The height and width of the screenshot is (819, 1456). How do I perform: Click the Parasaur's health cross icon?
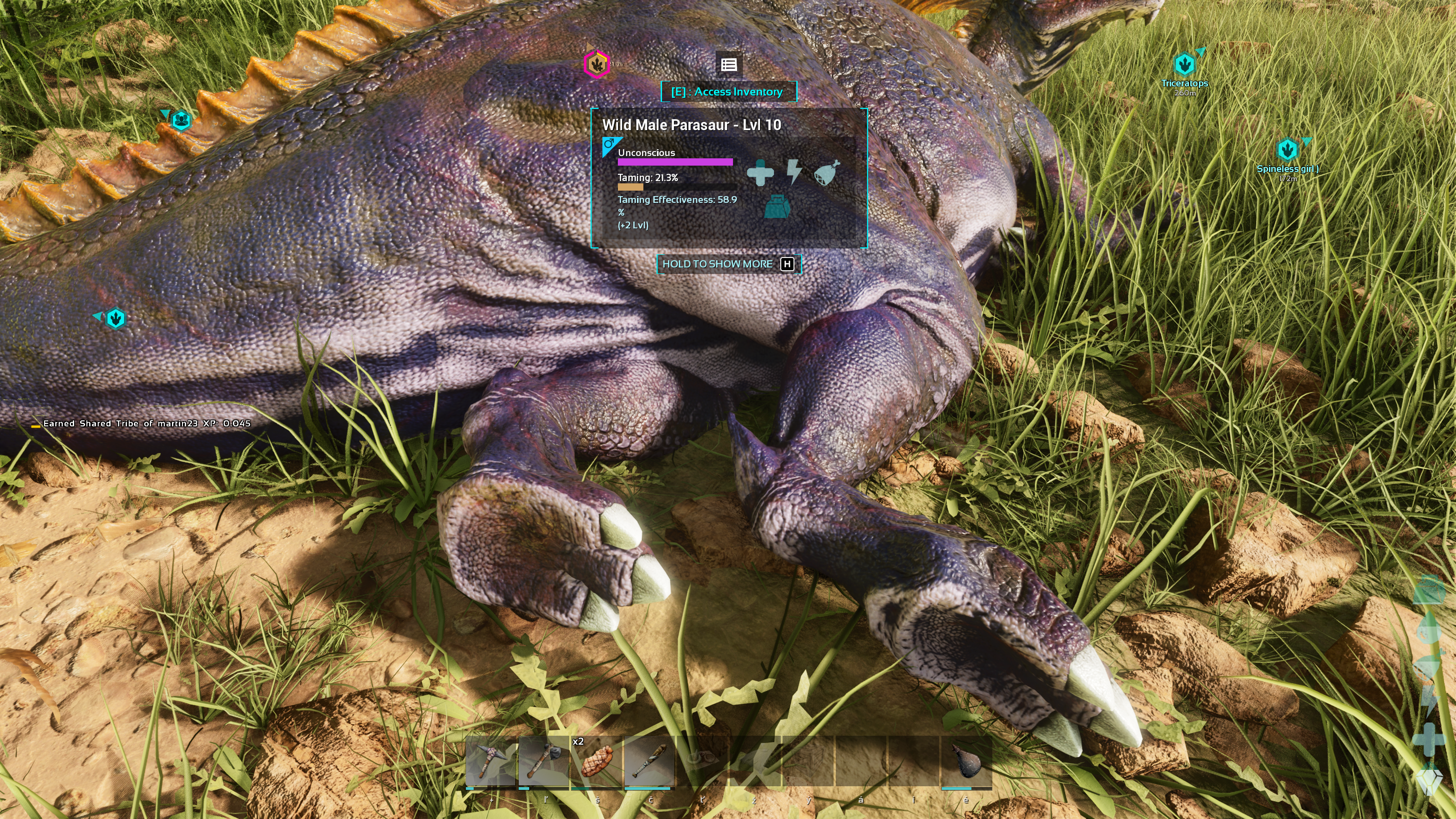coord(760,172)
